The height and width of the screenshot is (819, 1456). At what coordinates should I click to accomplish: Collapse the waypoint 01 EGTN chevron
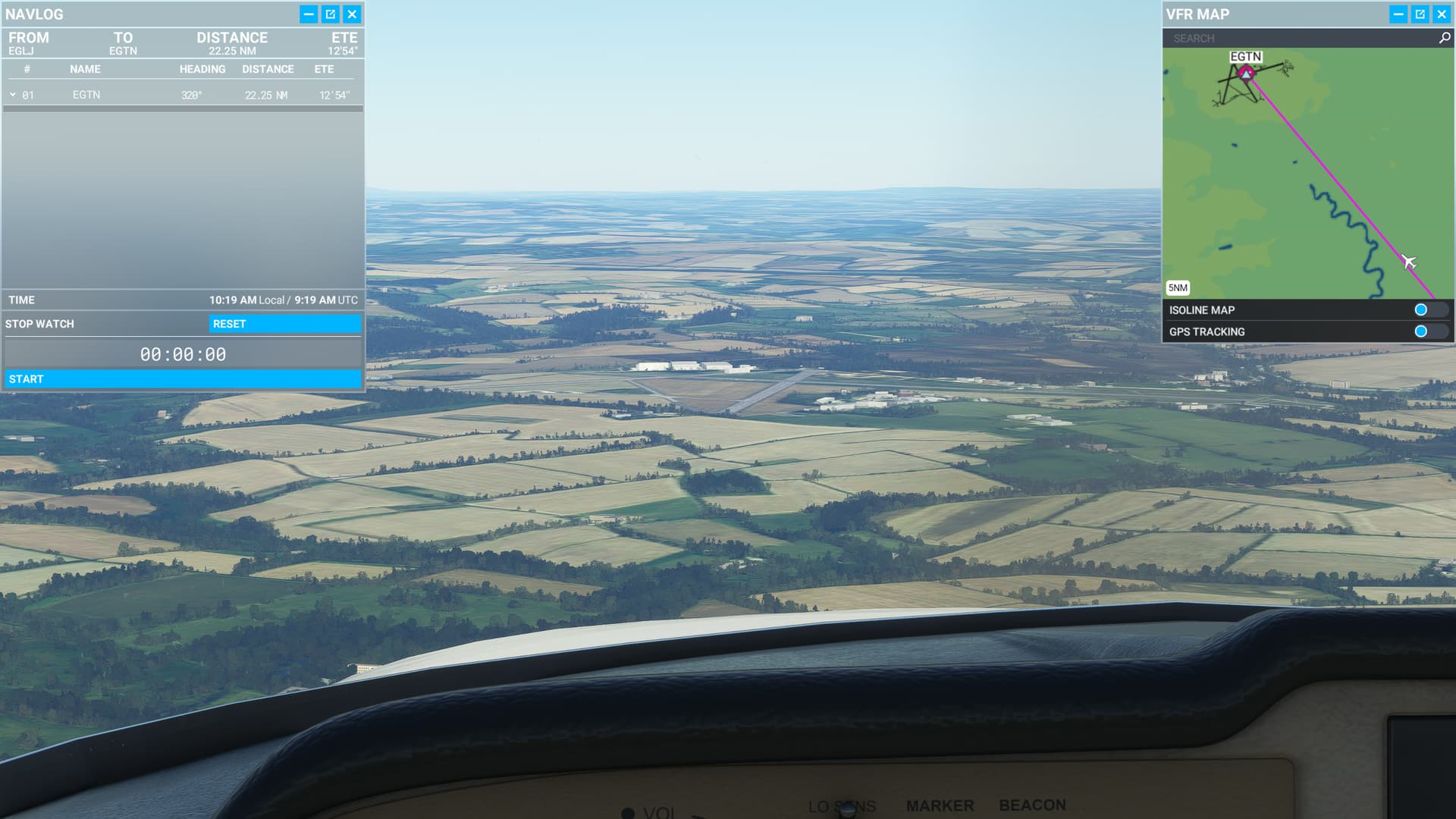12,94
